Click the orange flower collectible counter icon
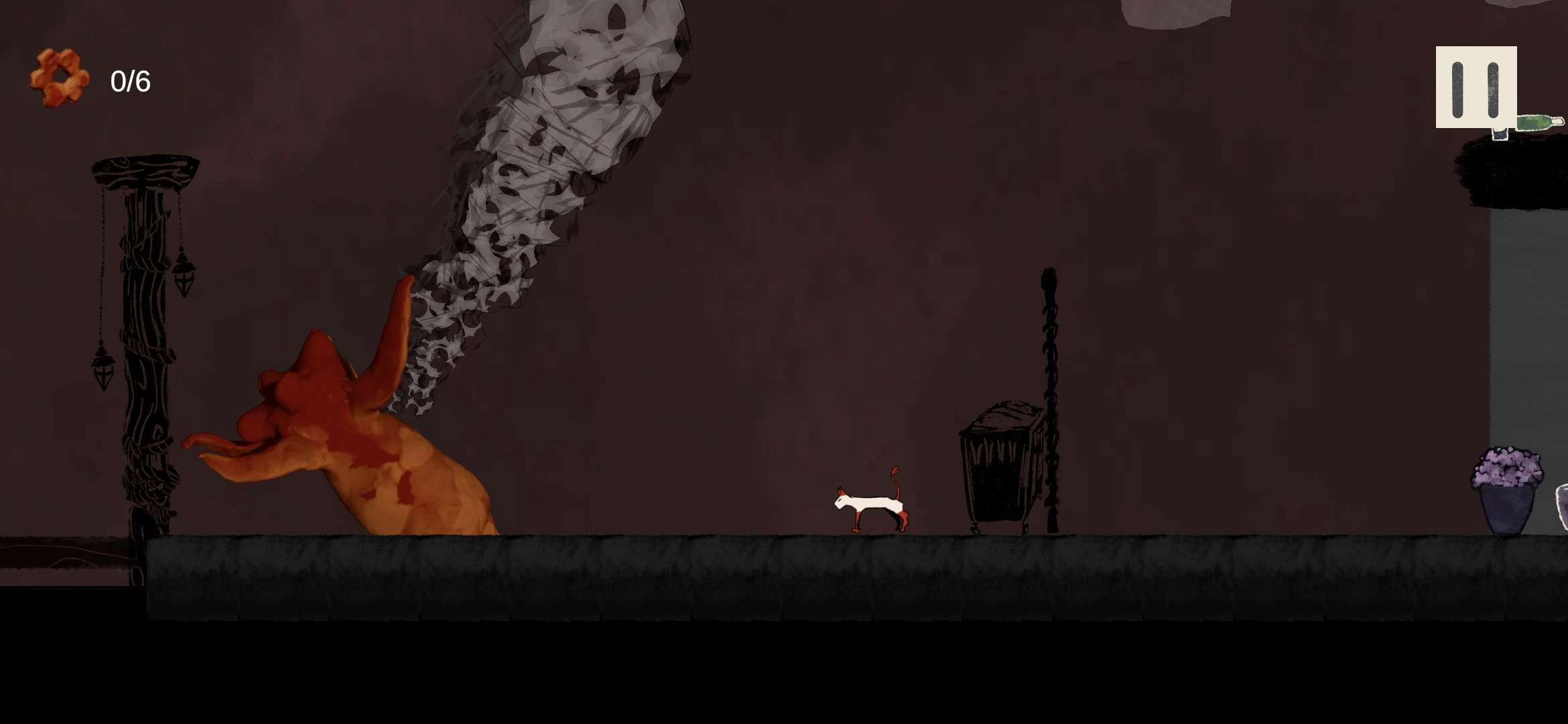Screen dimensions: 1568x724 tap(62, 77)
